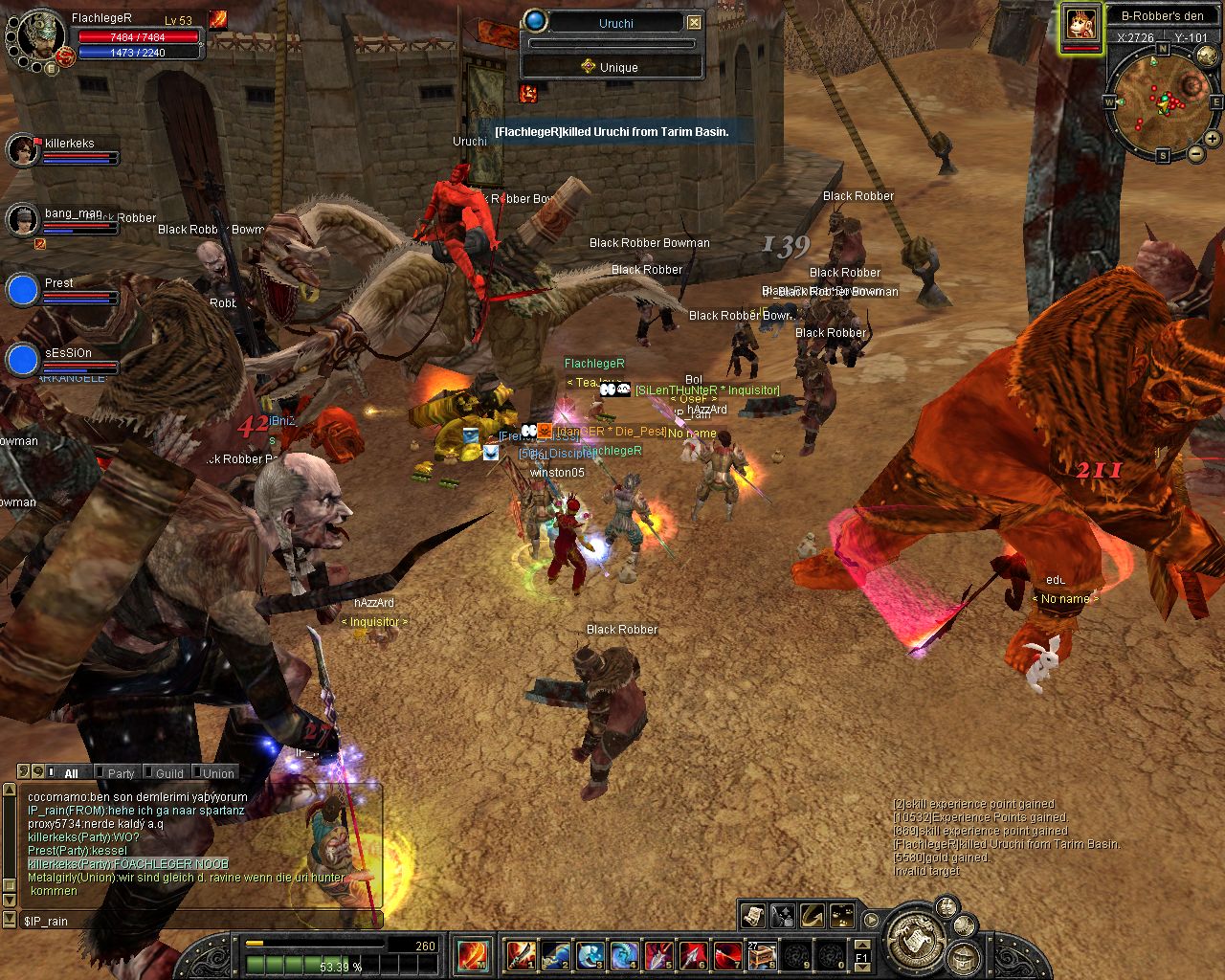Select party member Prest
1225x980 pixels.
point(23,290)
